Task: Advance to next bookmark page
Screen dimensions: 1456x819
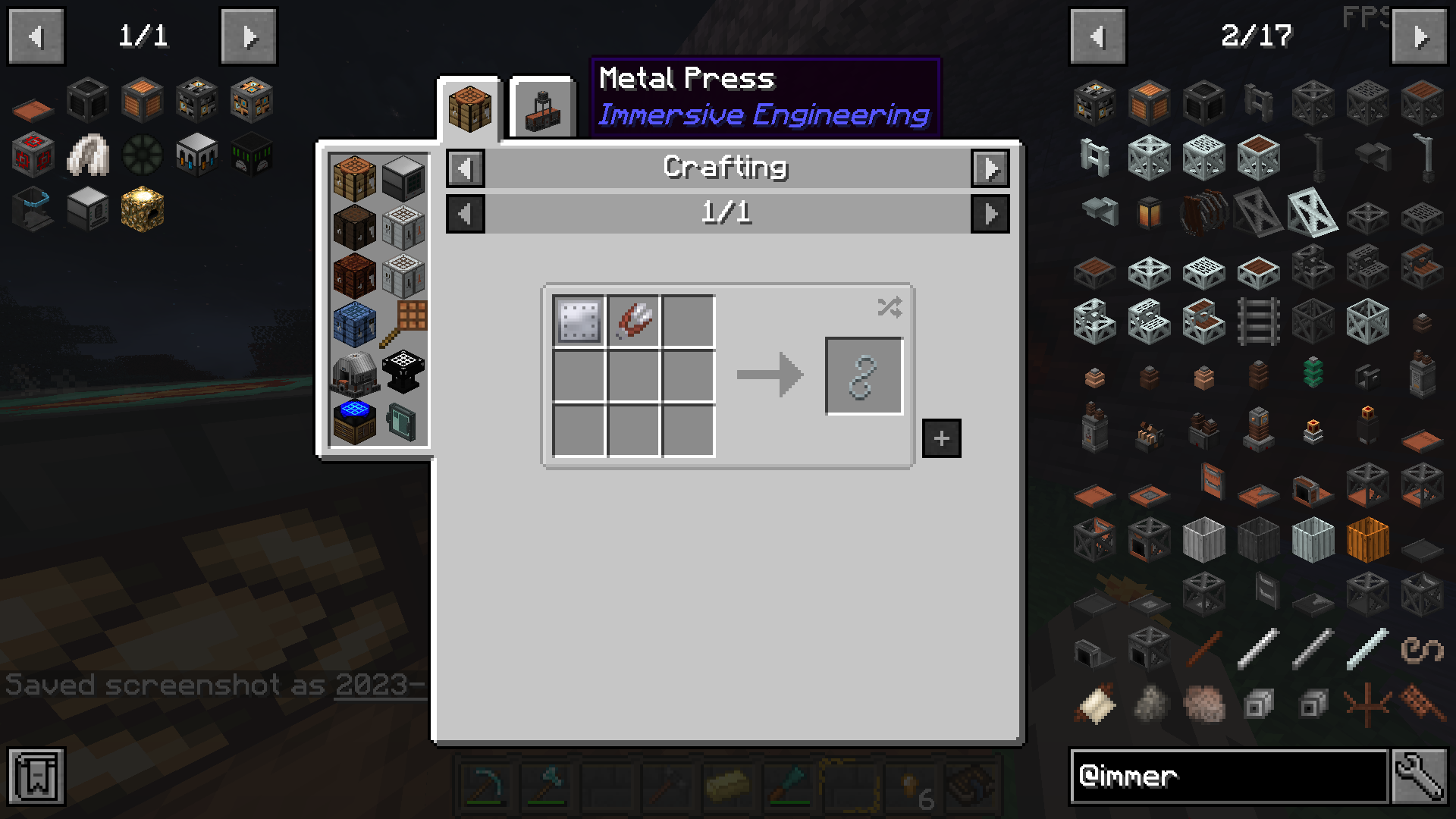Action: (249, 36)
